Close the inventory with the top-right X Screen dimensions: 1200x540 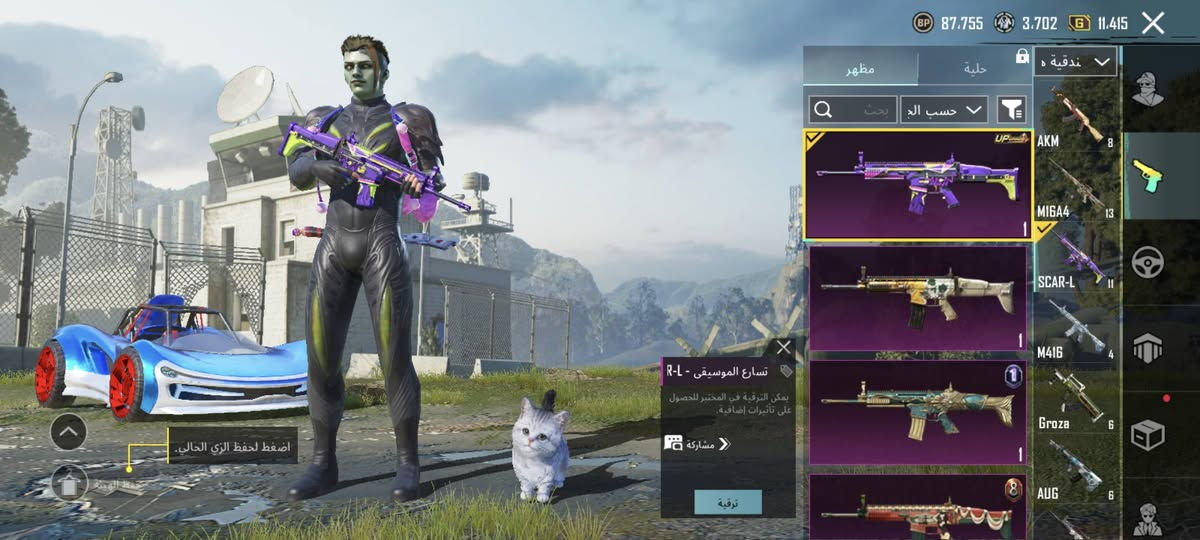click(x=1153, y=23)
